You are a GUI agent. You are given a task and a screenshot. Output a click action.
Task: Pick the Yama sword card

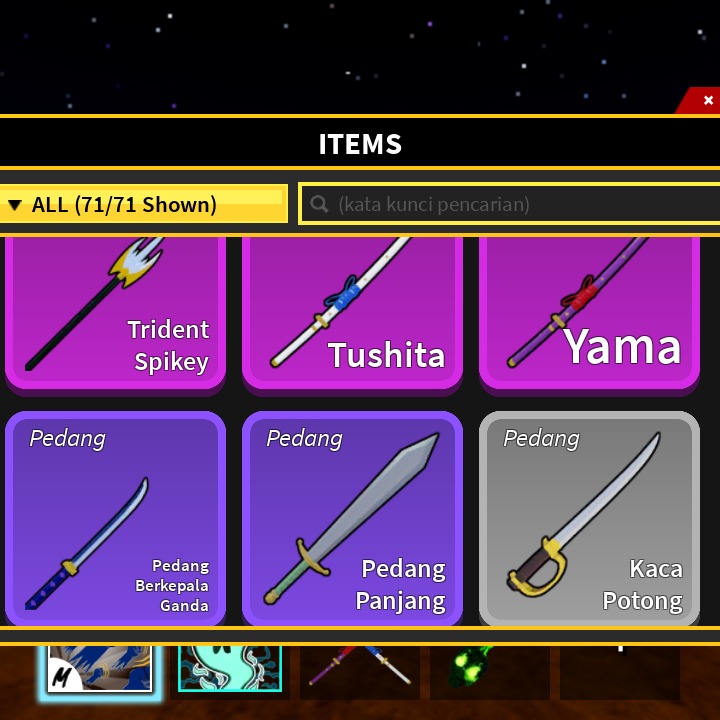click(589, 312)
